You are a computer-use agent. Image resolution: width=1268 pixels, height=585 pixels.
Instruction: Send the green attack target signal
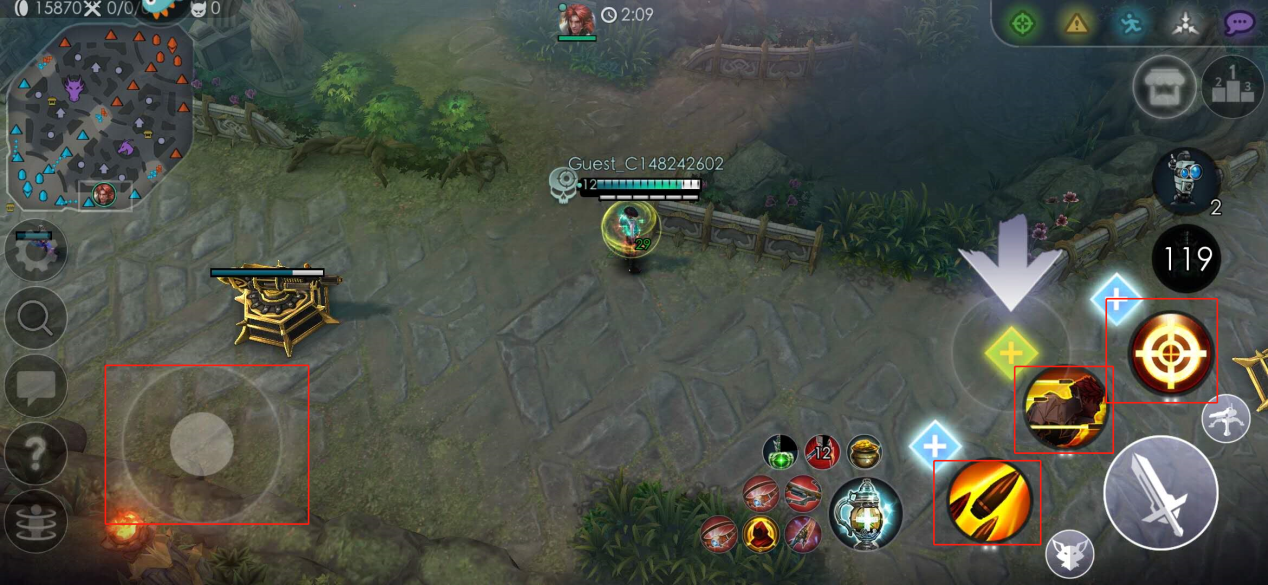pyautogui.click(x=1022, y=23)
